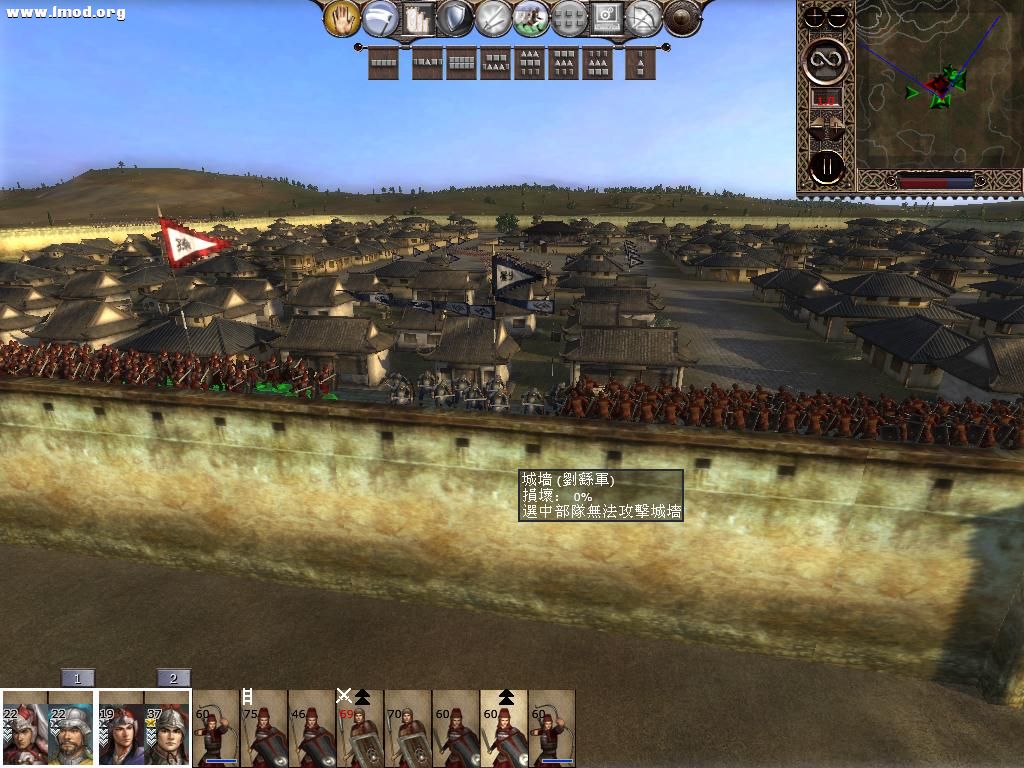Click the round dark shield button
This screenshot has height=768, width=1024.
point(682,17)
